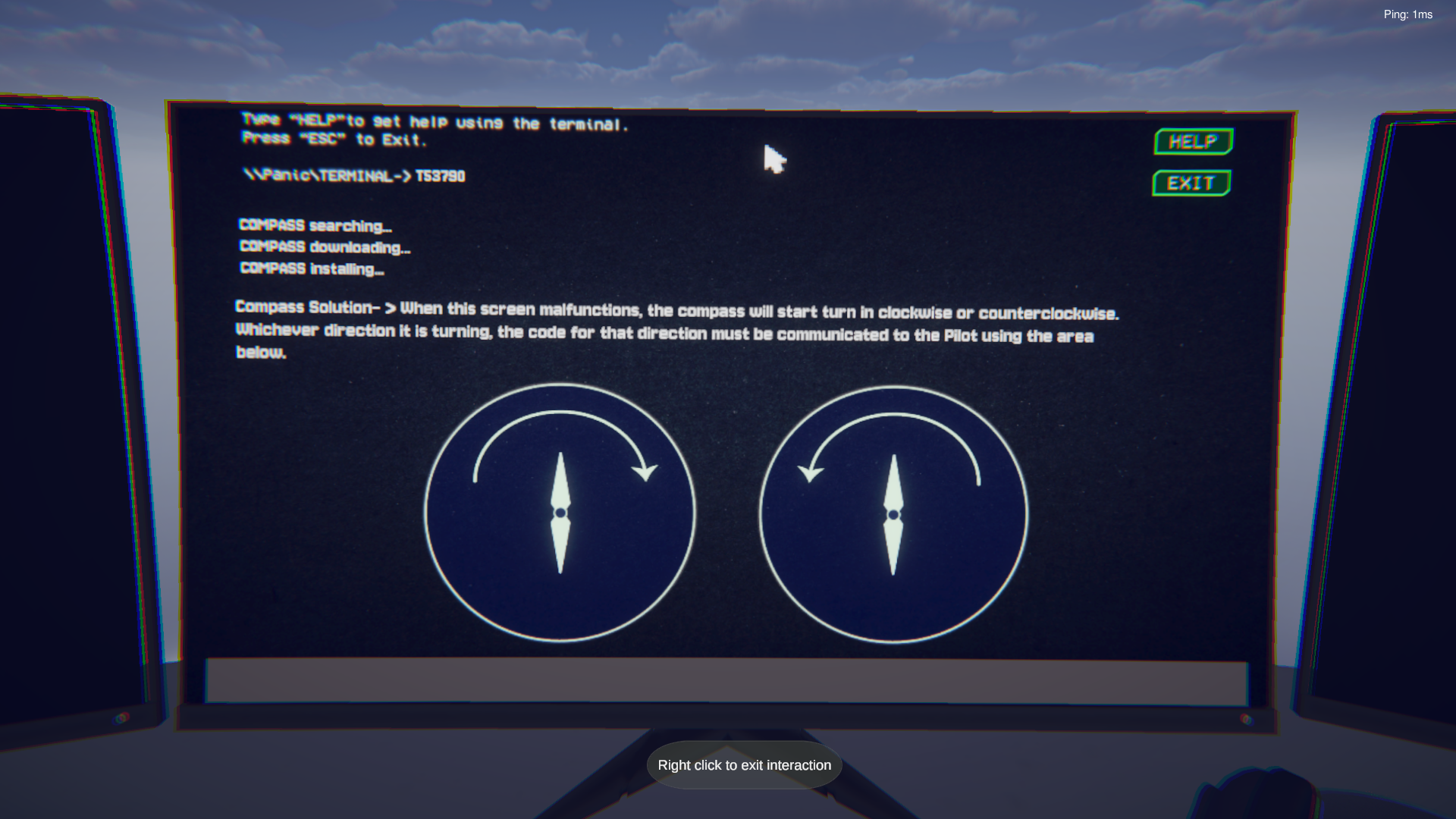Click the Right click to exit interaction tooltip
This screenshot has height=819, width=1456.
(x=743, y=765)
